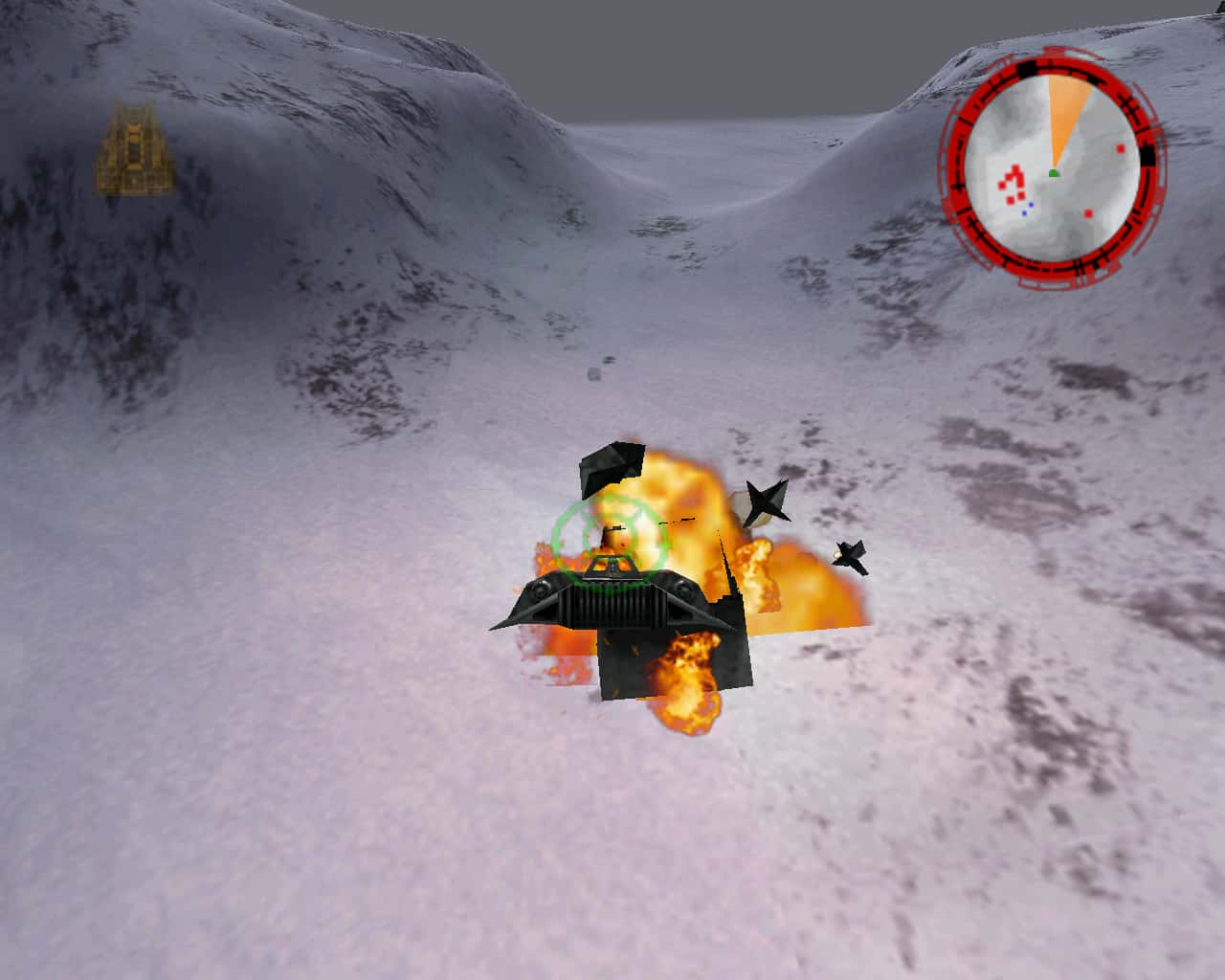
Task: Click the exploding hovercraft hull
Action: click(x=612, y=603)
